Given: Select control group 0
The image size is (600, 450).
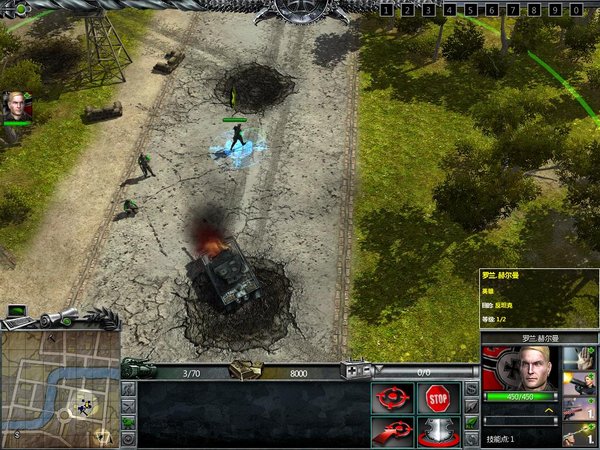Looking at the screenshot, I should [x=577, y=10].
